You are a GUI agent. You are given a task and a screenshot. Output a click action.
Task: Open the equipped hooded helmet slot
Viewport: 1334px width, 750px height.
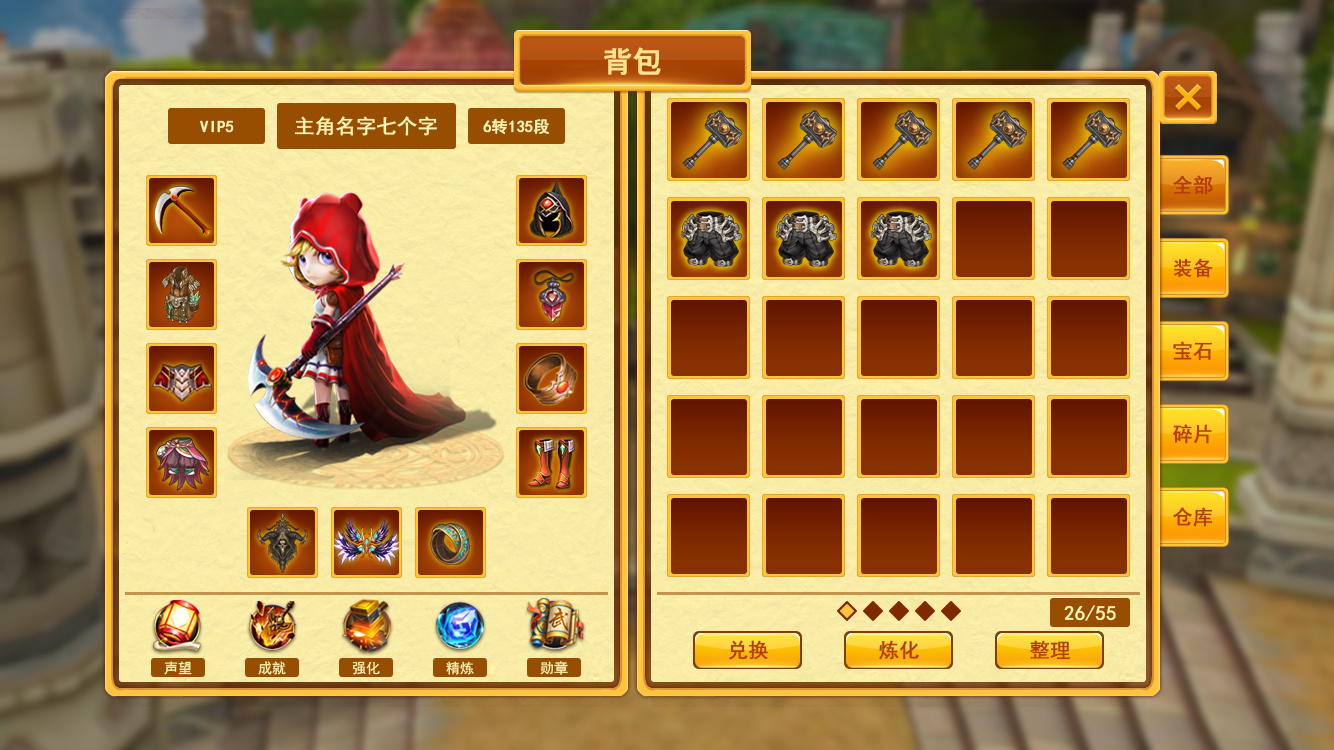pos(552,212)
